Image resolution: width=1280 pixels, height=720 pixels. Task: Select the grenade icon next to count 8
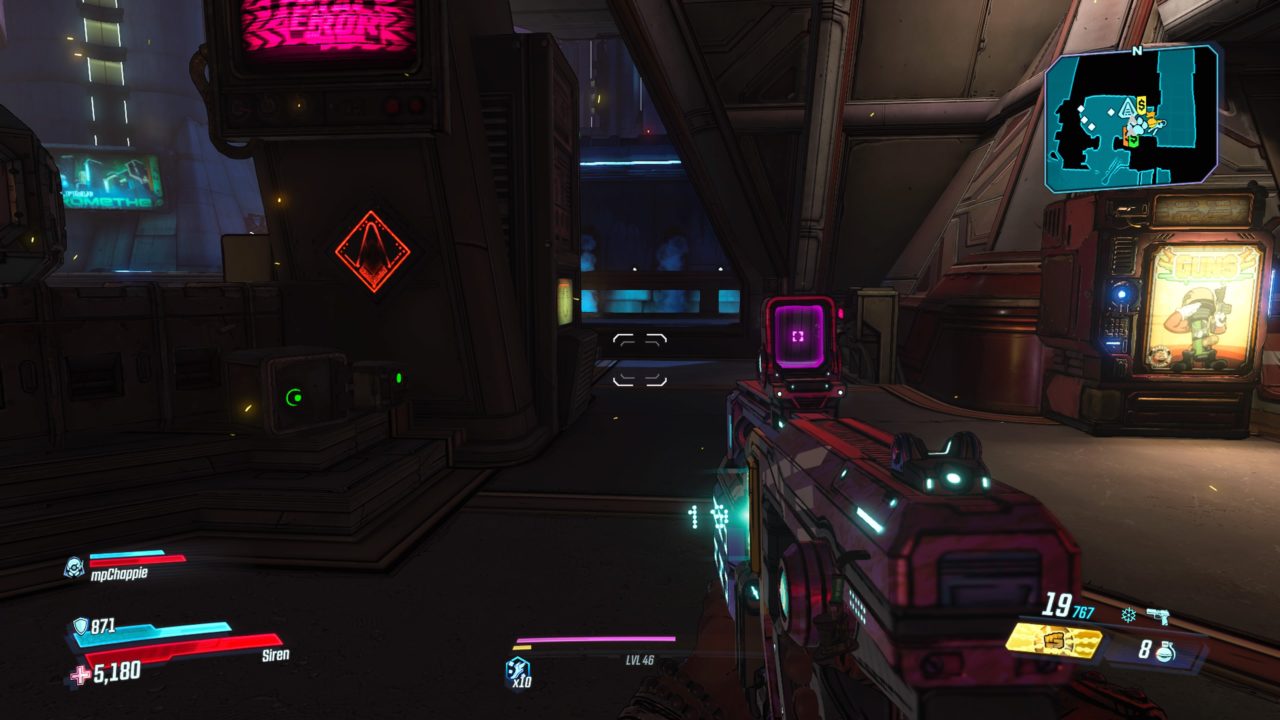pos(1166,652)
